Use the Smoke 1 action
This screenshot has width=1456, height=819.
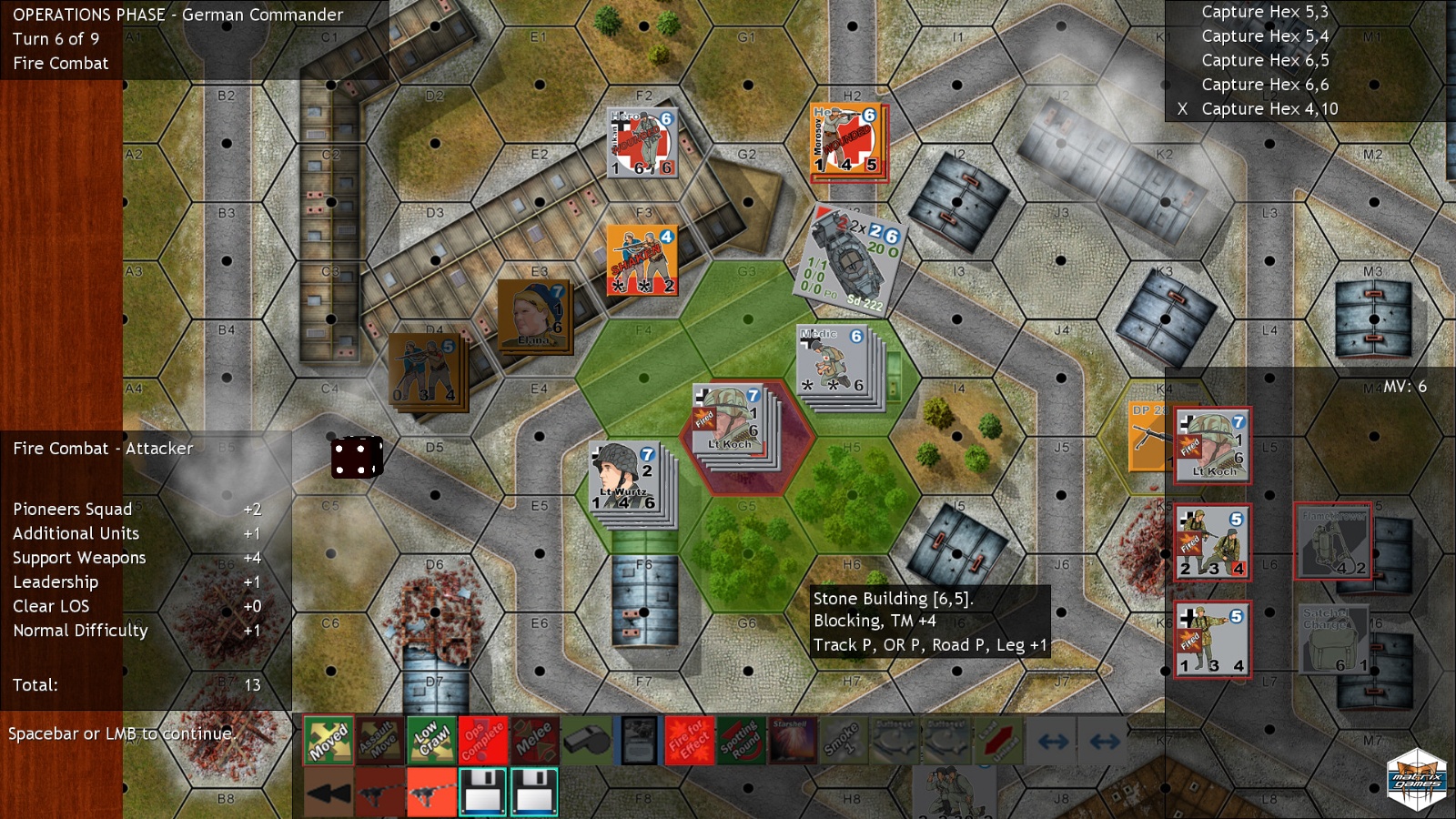844,741
